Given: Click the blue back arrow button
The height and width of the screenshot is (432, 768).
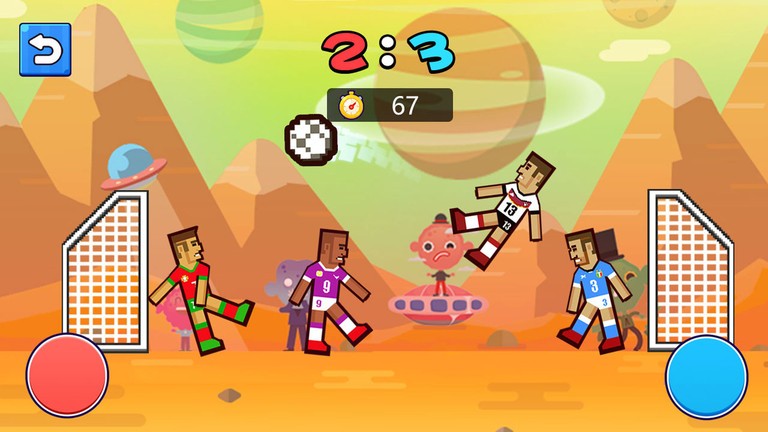Looking at the screenshot, I should [x=45, y=50].
